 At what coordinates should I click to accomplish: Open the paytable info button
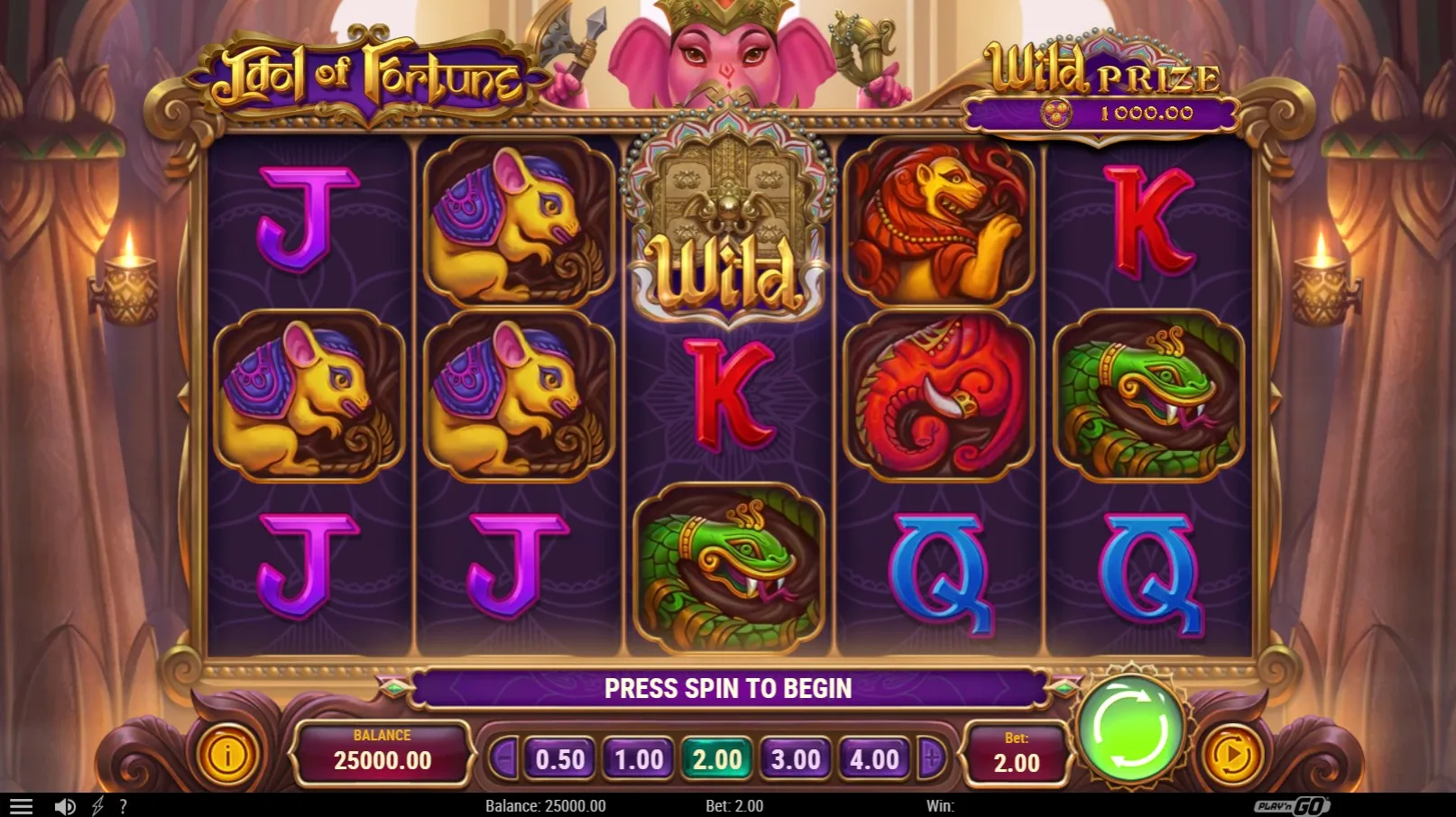point(227,756)
